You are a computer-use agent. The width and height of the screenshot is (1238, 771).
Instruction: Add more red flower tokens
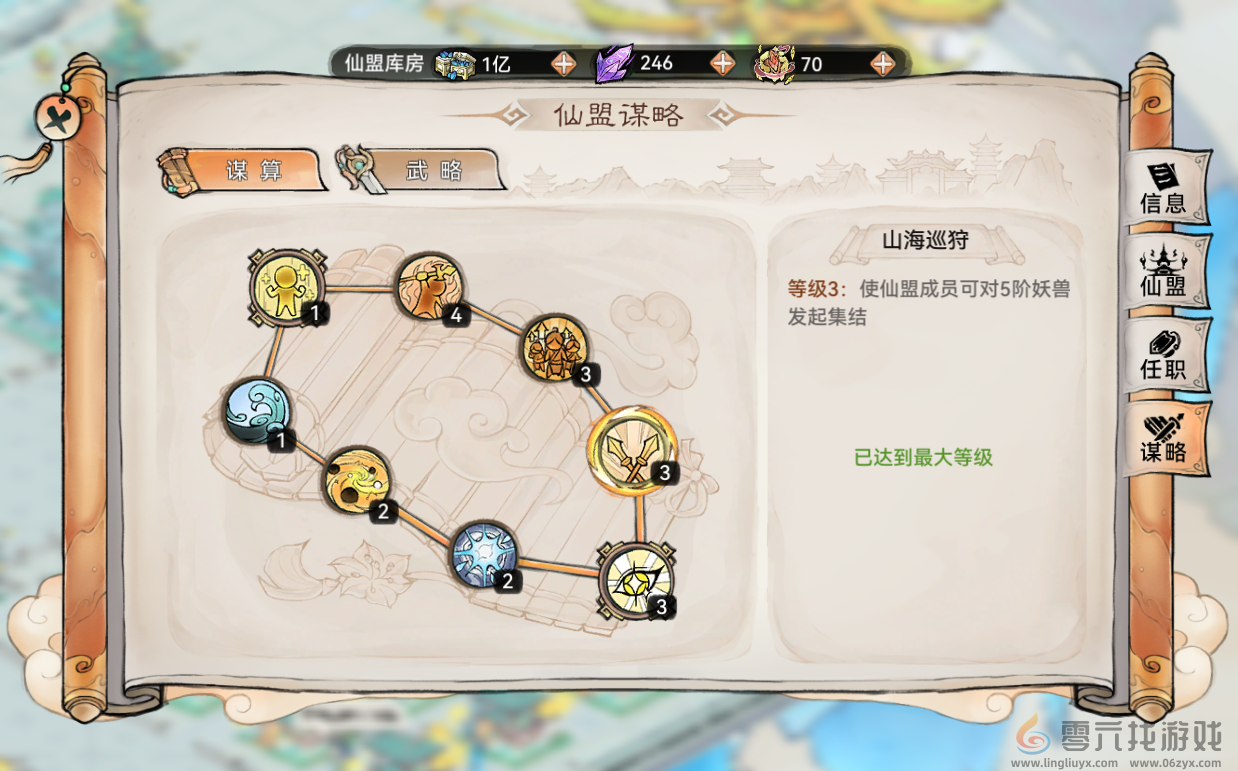pos(882,63)
